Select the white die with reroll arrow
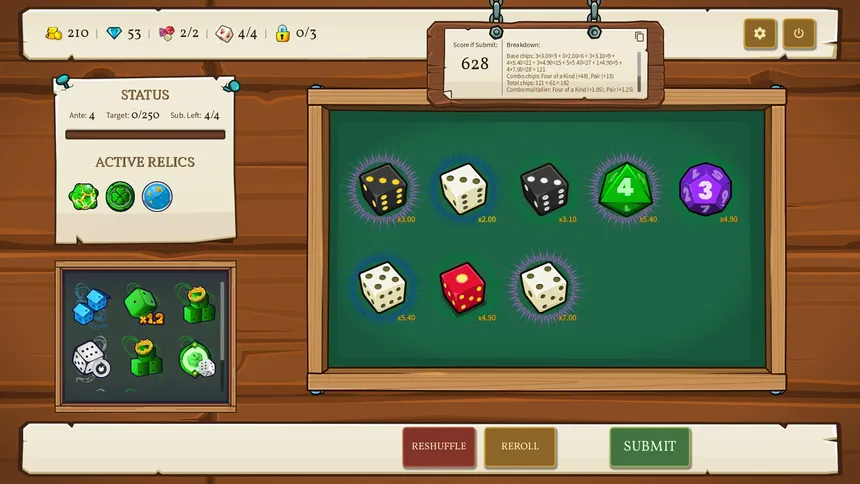The height and width of the screenshot is (484, 860). click(x=90, y=360)
